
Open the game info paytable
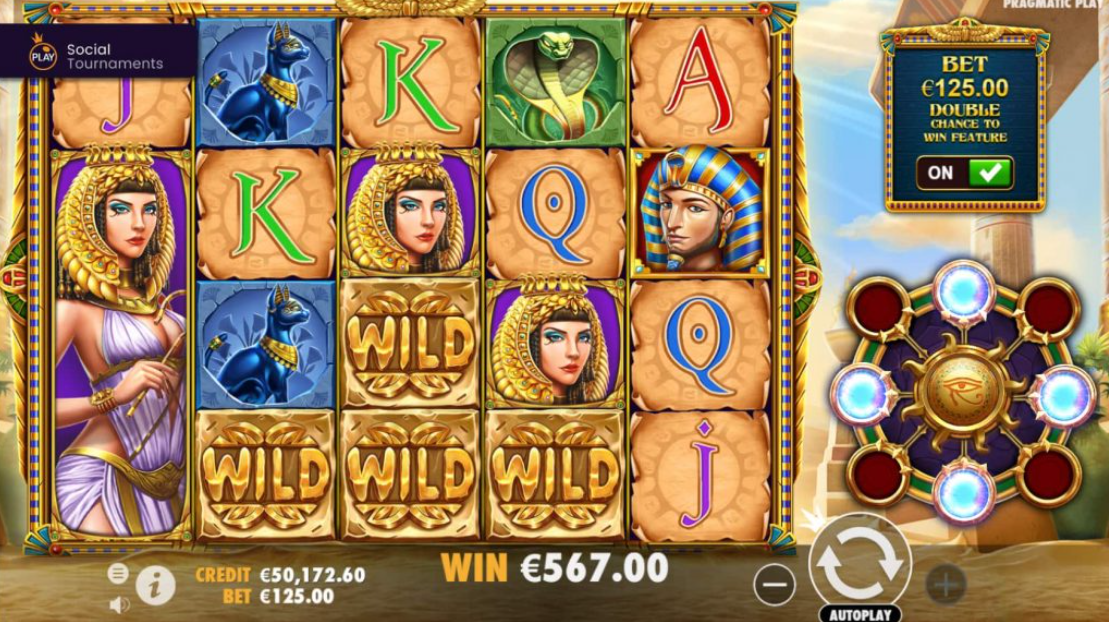[x=156, y=585]
